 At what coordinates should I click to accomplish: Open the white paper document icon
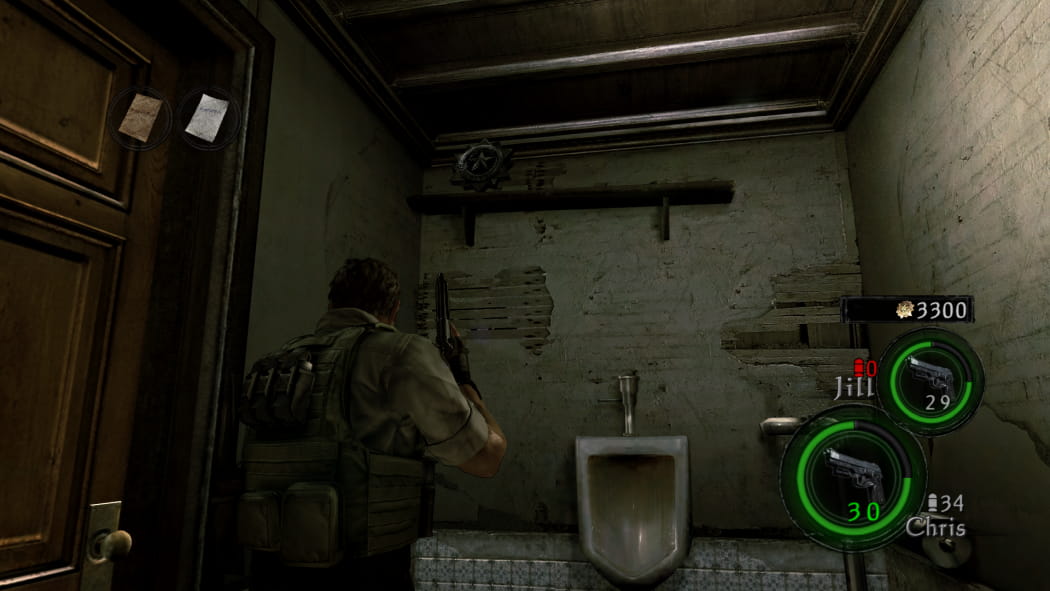pyautogui.click(x=208, y=117)
